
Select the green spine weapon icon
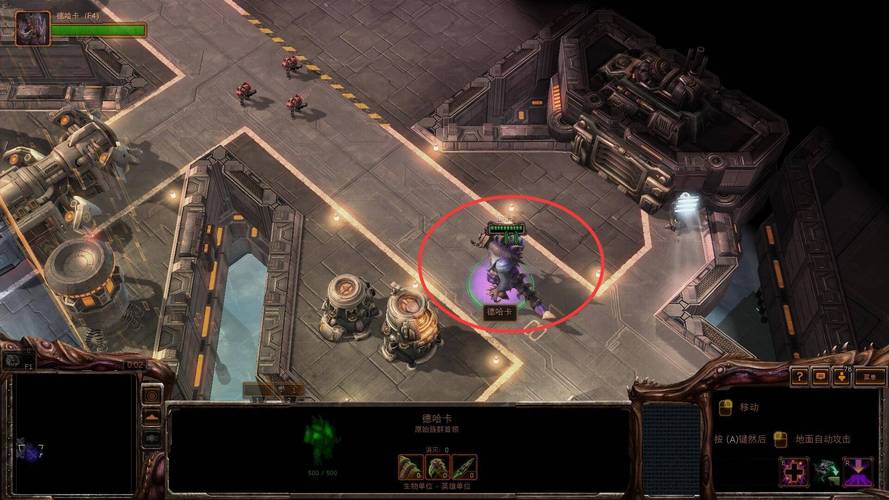pyautogui.click(x=463, y=467)
